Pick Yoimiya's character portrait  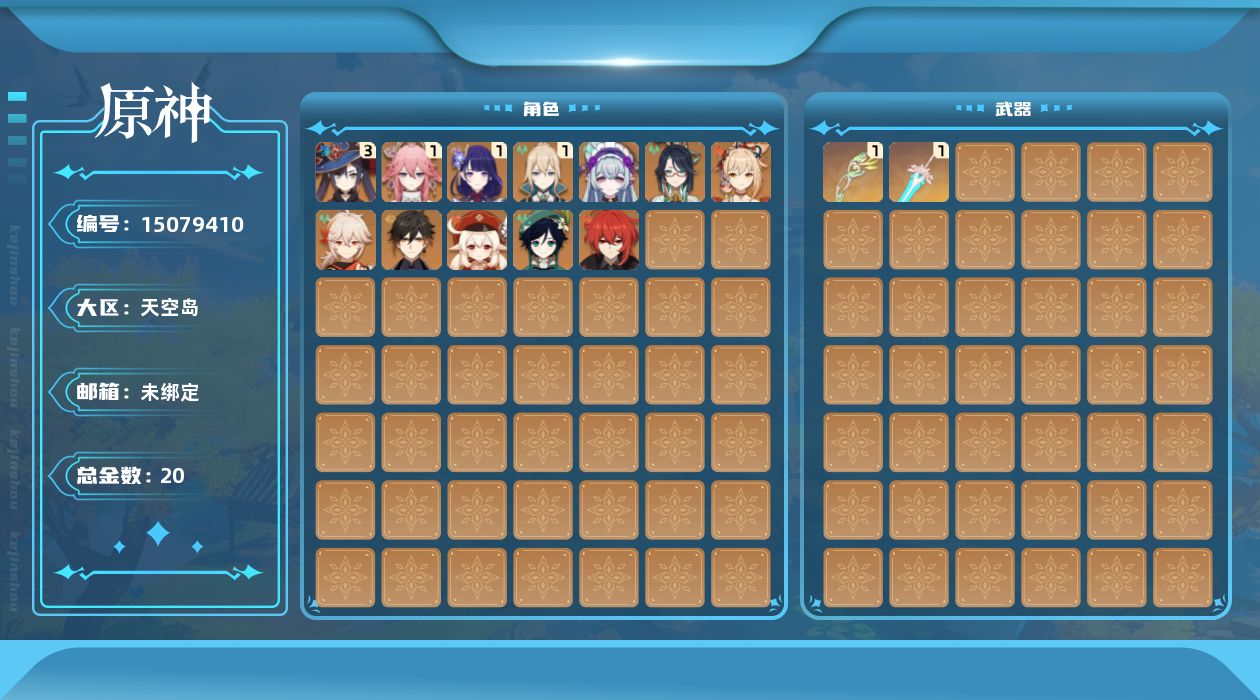[x=742, y=172]
